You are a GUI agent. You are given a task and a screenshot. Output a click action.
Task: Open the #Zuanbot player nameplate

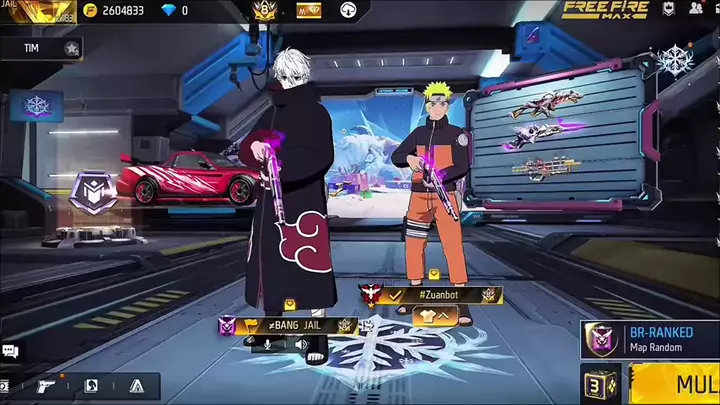point(432,295)
